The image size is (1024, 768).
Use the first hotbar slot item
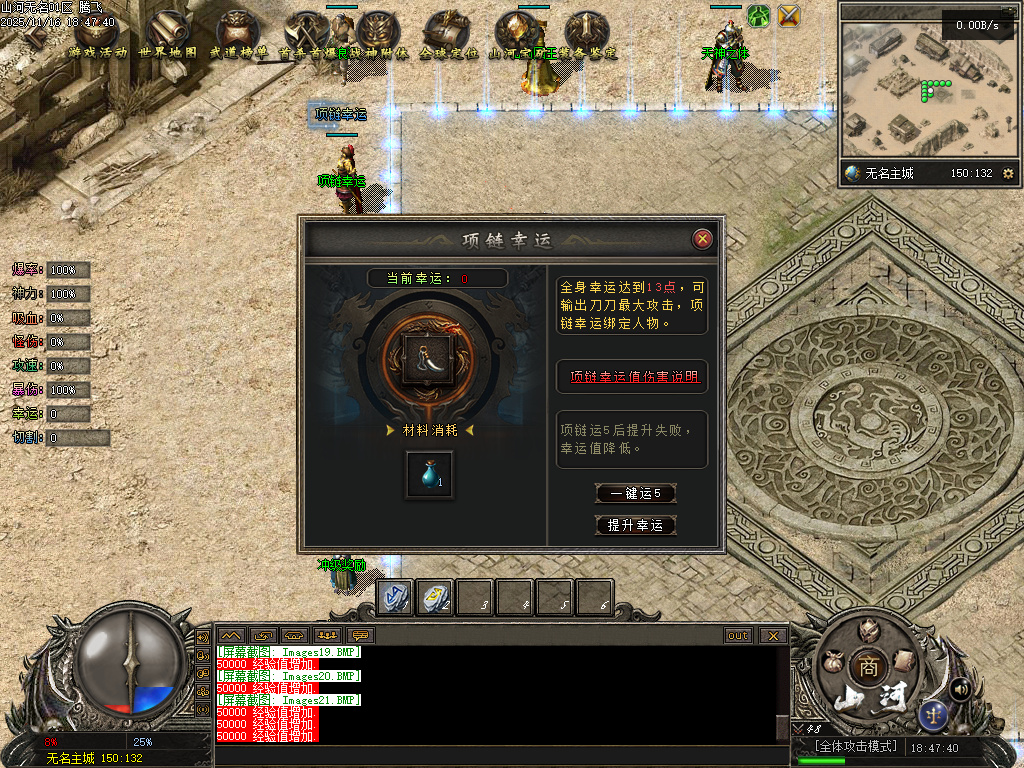pyautogui.click(x=394, y=597)
